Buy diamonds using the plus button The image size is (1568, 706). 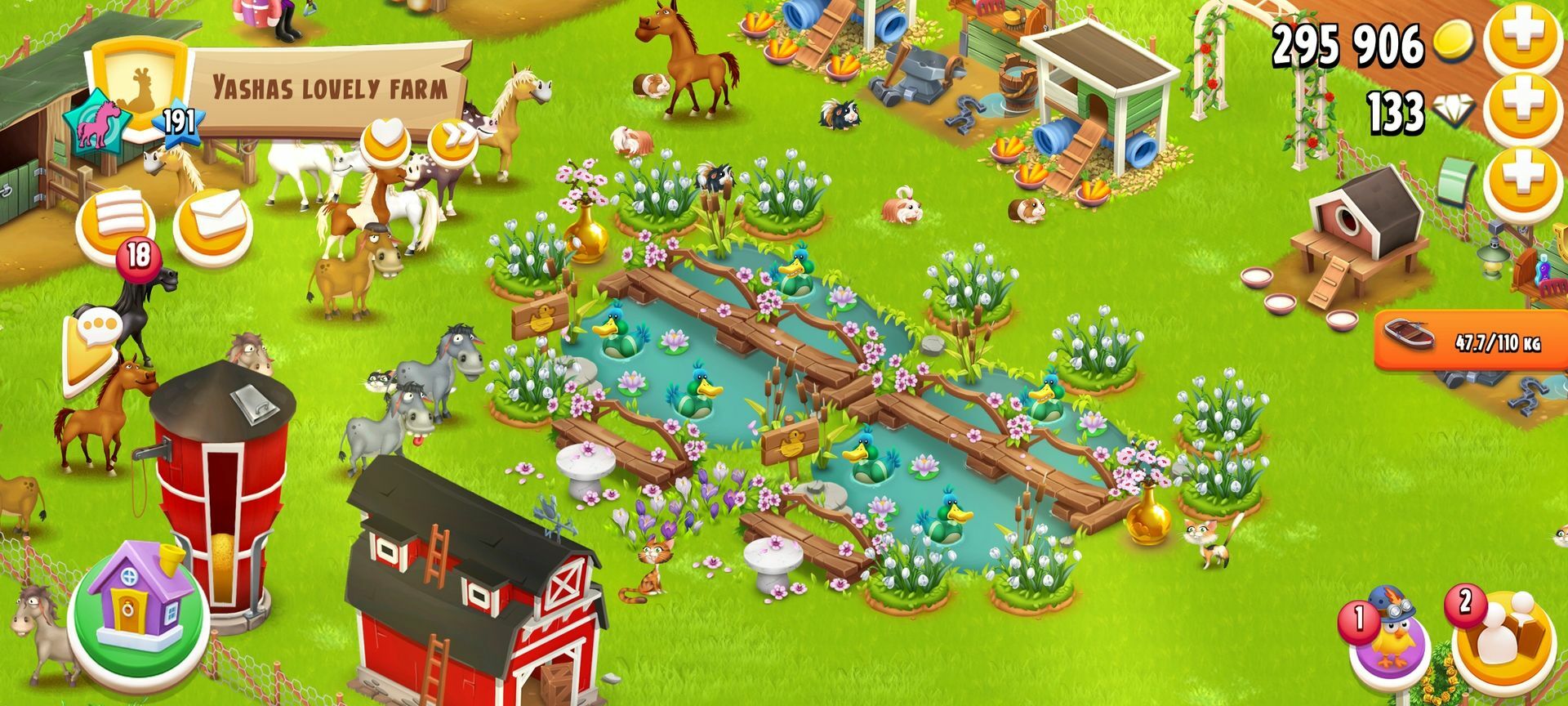click(x=1523, y=111)
